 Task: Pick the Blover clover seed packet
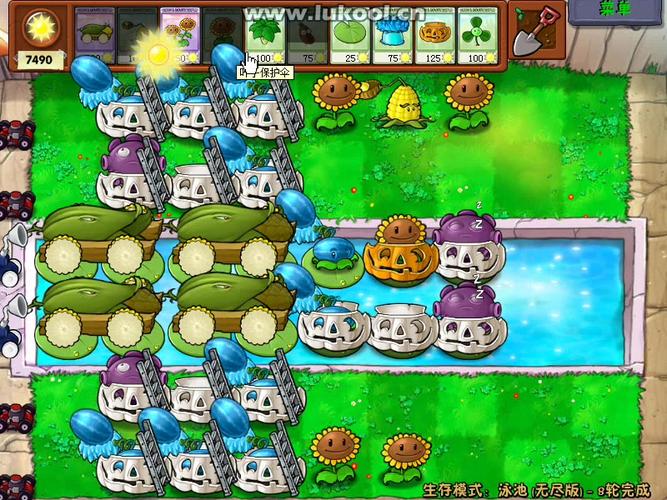pyautogui.click(x=478, y=35)
